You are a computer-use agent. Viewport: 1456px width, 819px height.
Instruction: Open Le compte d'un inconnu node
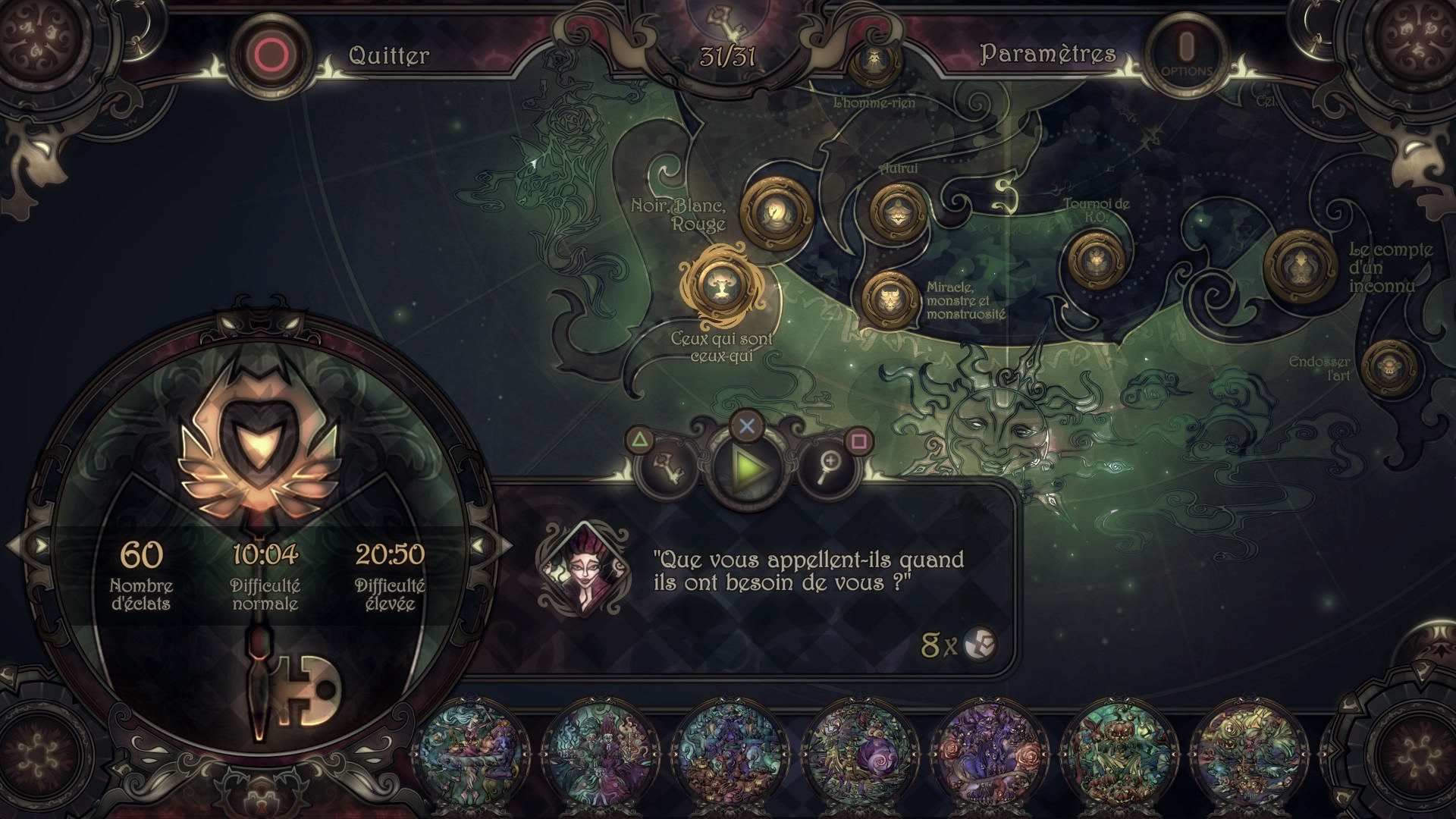pos(1300,265)
